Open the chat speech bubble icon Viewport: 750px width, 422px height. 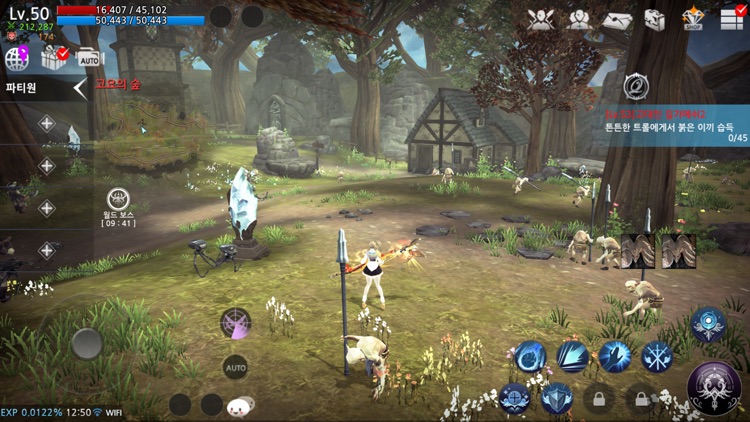(x=238, y=406)
